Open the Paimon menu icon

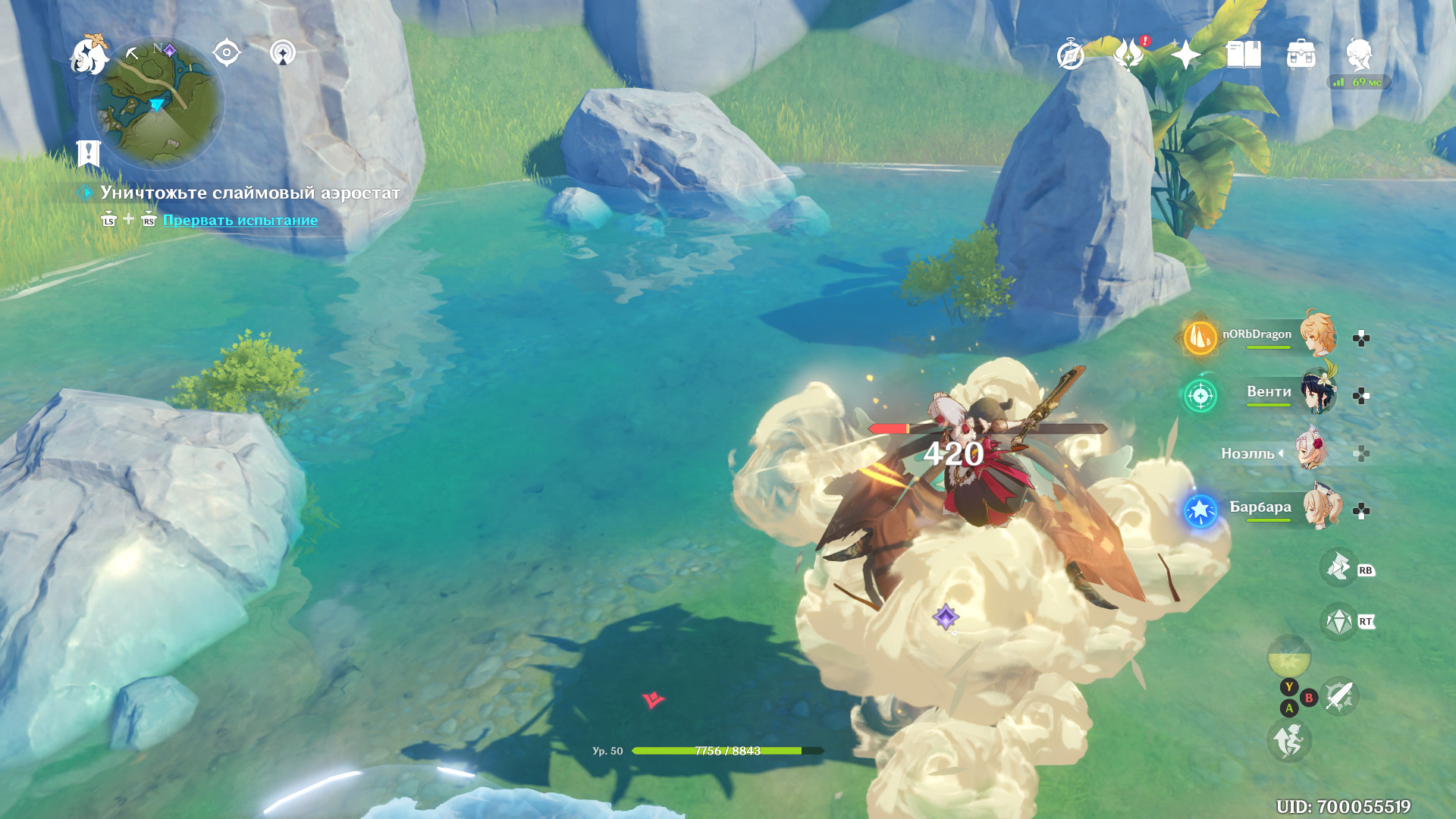tap(89, 55)
